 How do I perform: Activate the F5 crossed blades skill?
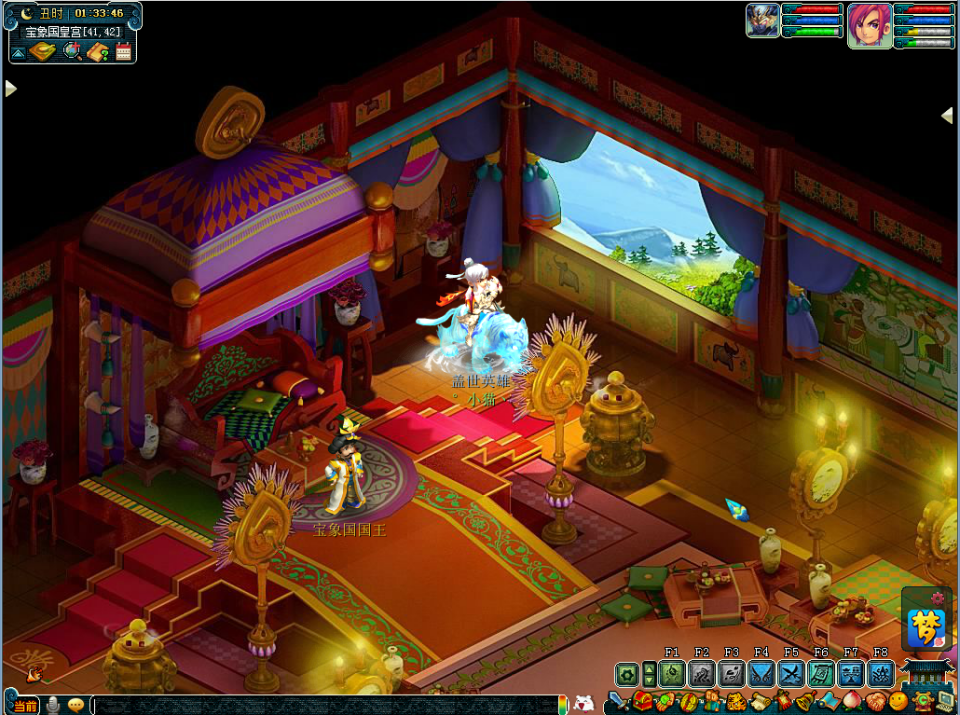791,674
